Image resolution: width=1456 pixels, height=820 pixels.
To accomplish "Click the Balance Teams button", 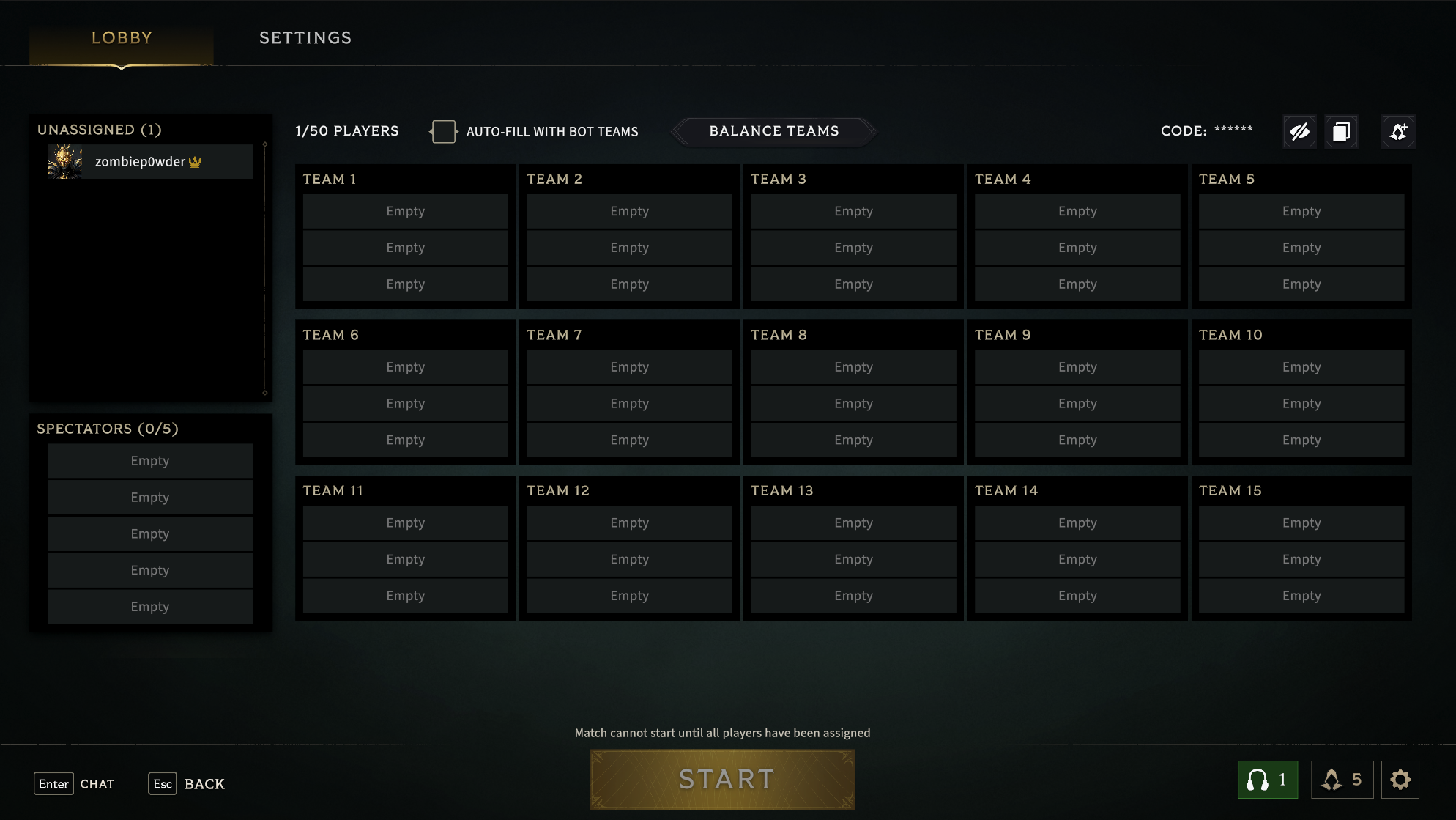I will pyautogui.click(x=773, y=131).
